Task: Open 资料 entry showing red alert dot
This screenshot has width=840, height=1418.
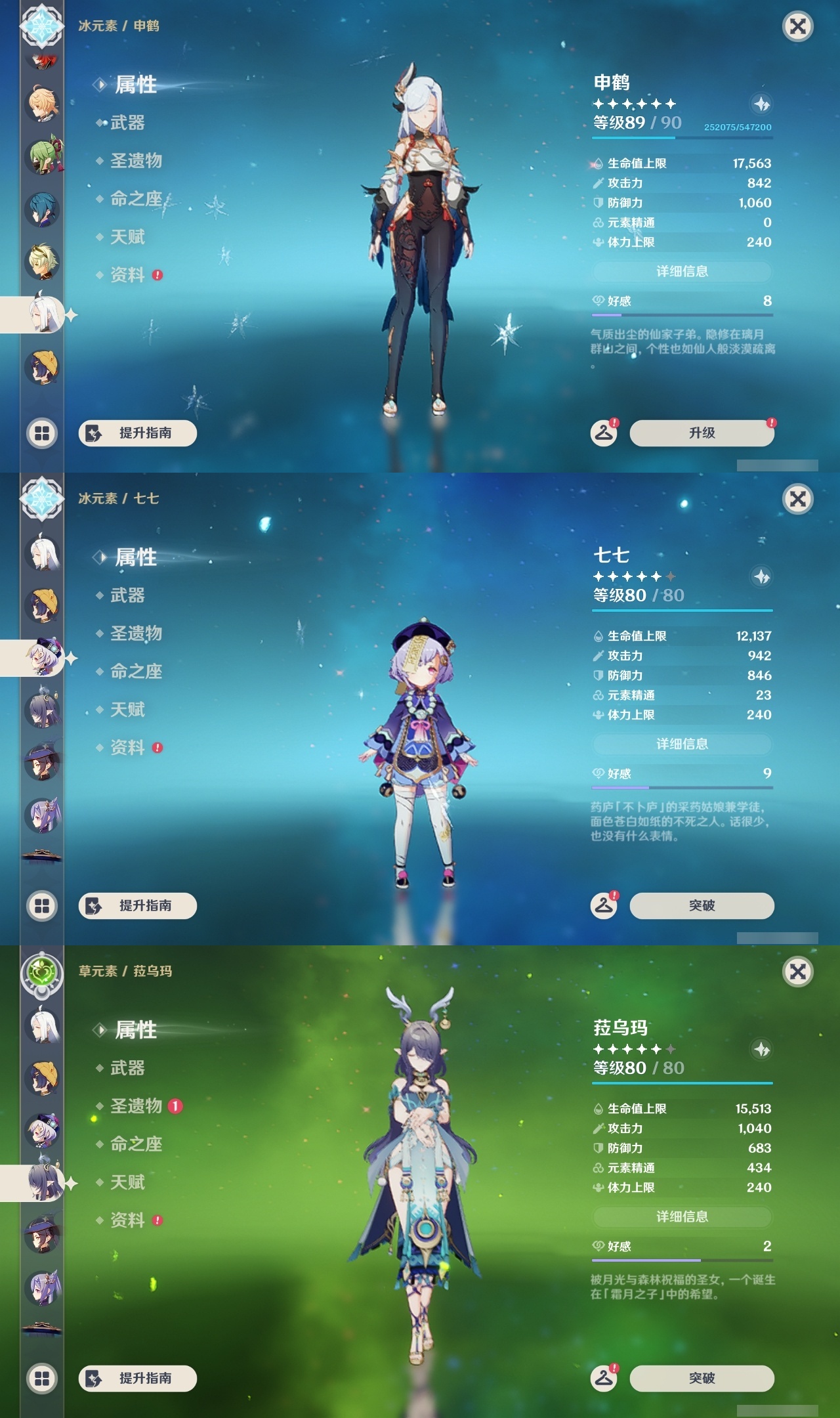Action: [x=129, y=748]
